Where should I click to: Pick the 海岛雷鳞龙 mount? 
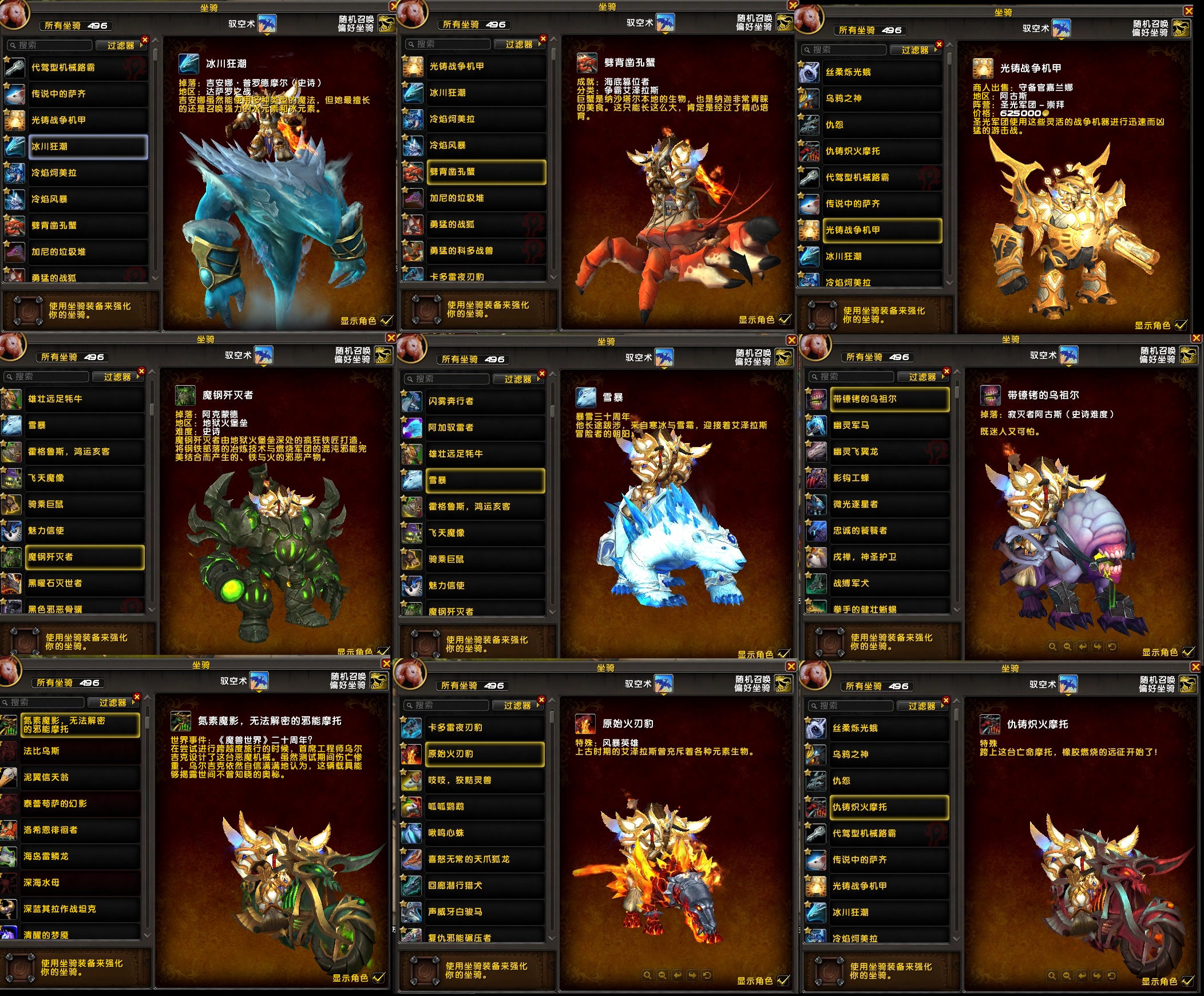pyautogui.click(x=80, y=857)
